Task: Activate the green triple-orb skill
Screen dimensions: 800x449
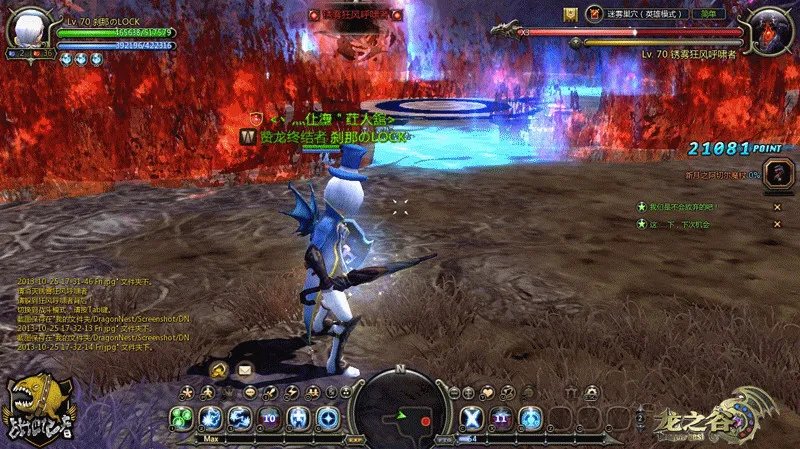Action: (x=182, y=418)
